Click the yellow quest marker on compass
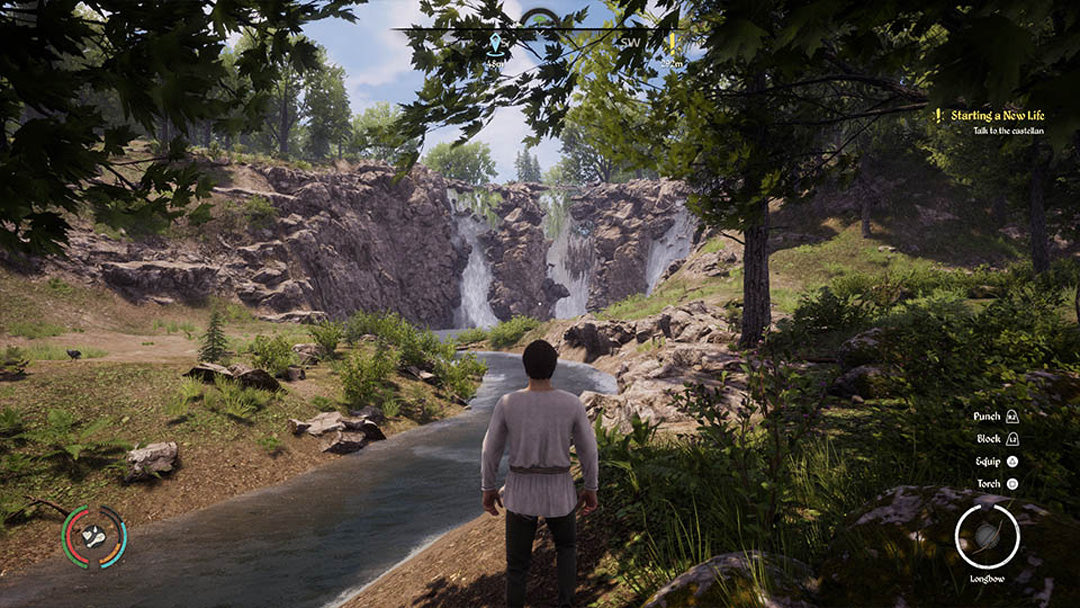Screen dimensions: 1080x608 click(673, 43)
